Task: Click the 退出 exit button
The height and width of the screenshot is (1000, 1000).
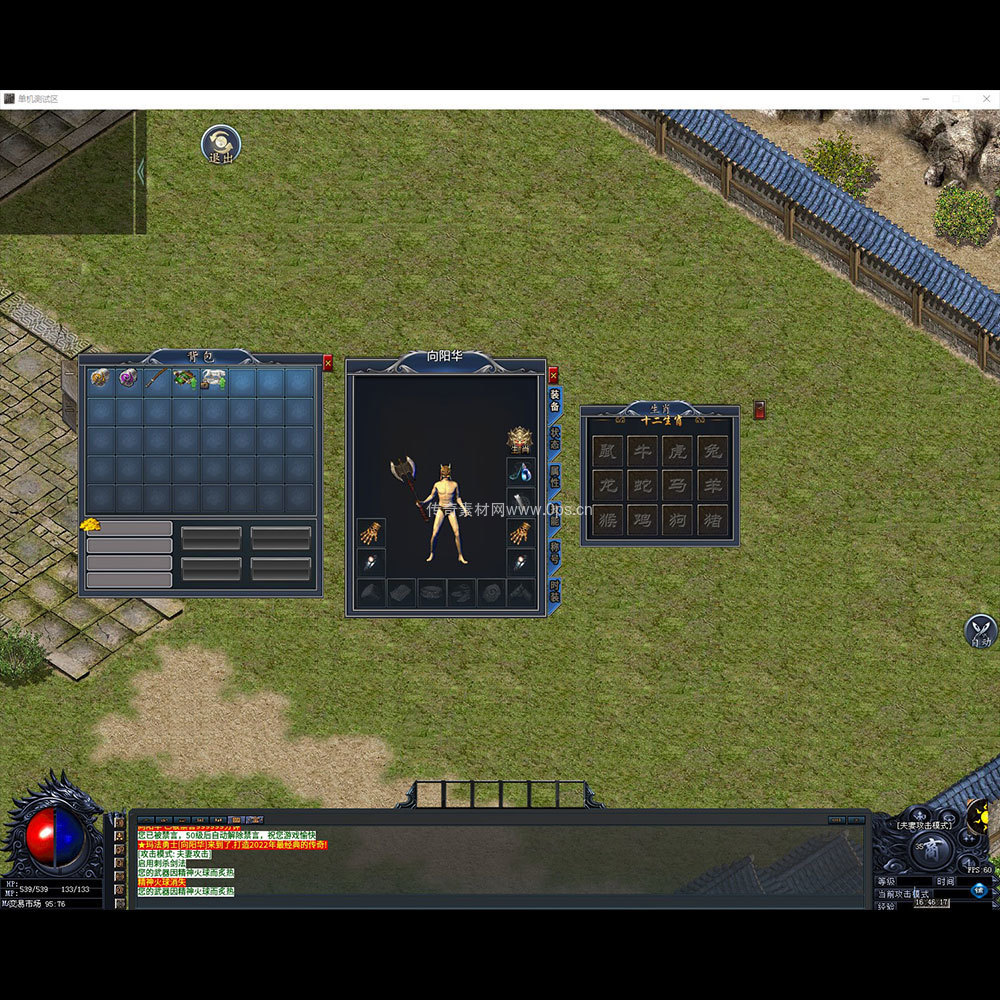Action: click(x=220, y=144)
